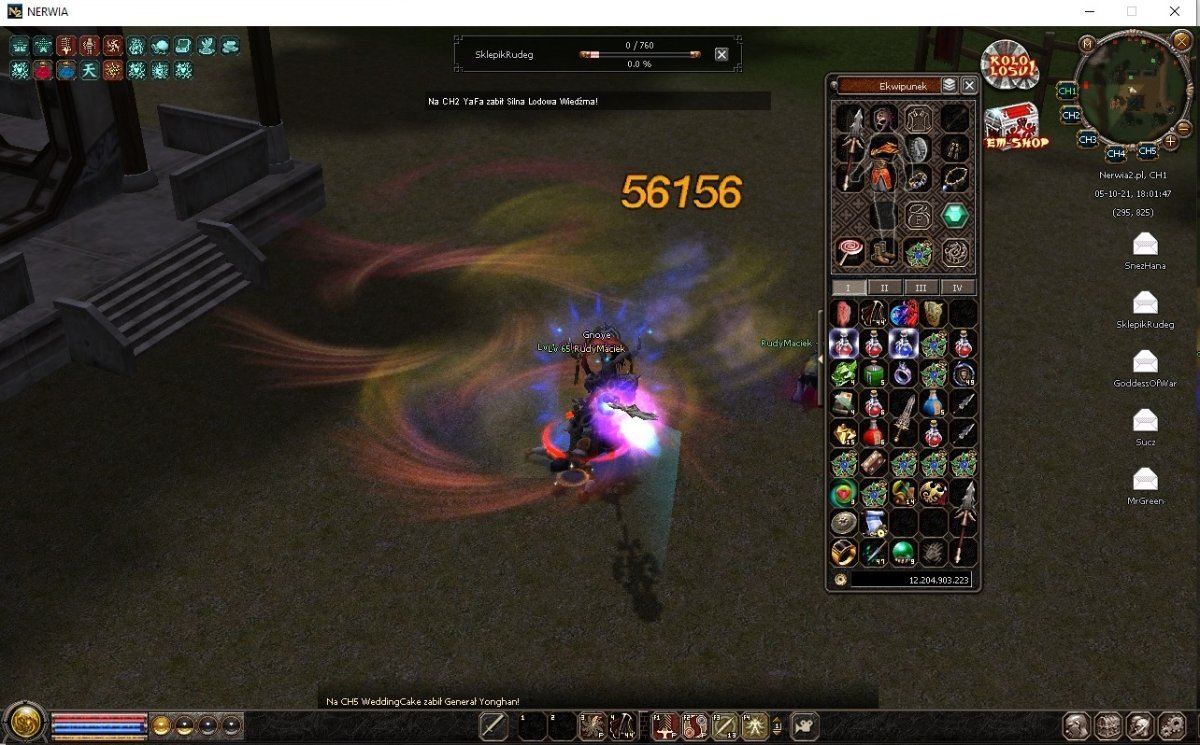Close the NERWIA game window
This screenshot has height=745, width=1200.
(x=1175, y=11)
